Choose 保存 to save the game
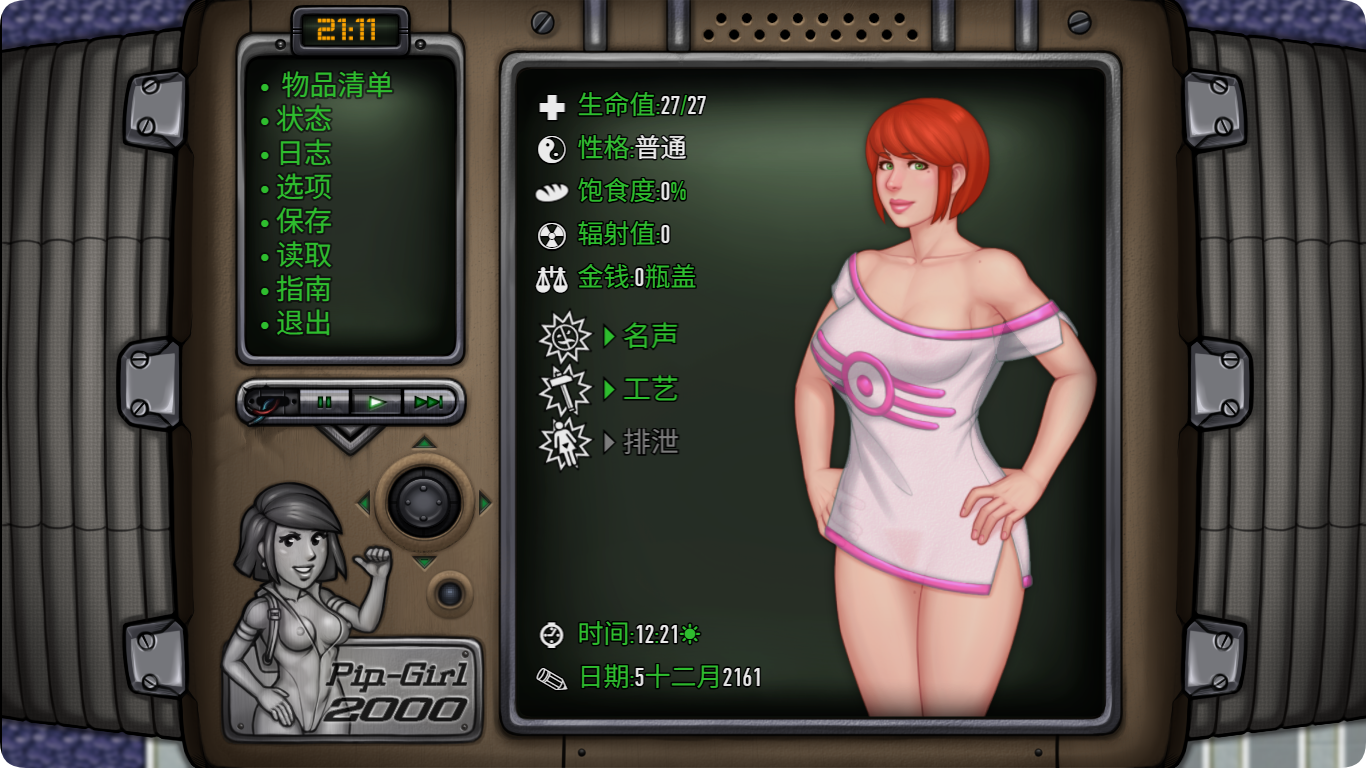Viewport: 1366px width, 768px height. coord(303,222)
